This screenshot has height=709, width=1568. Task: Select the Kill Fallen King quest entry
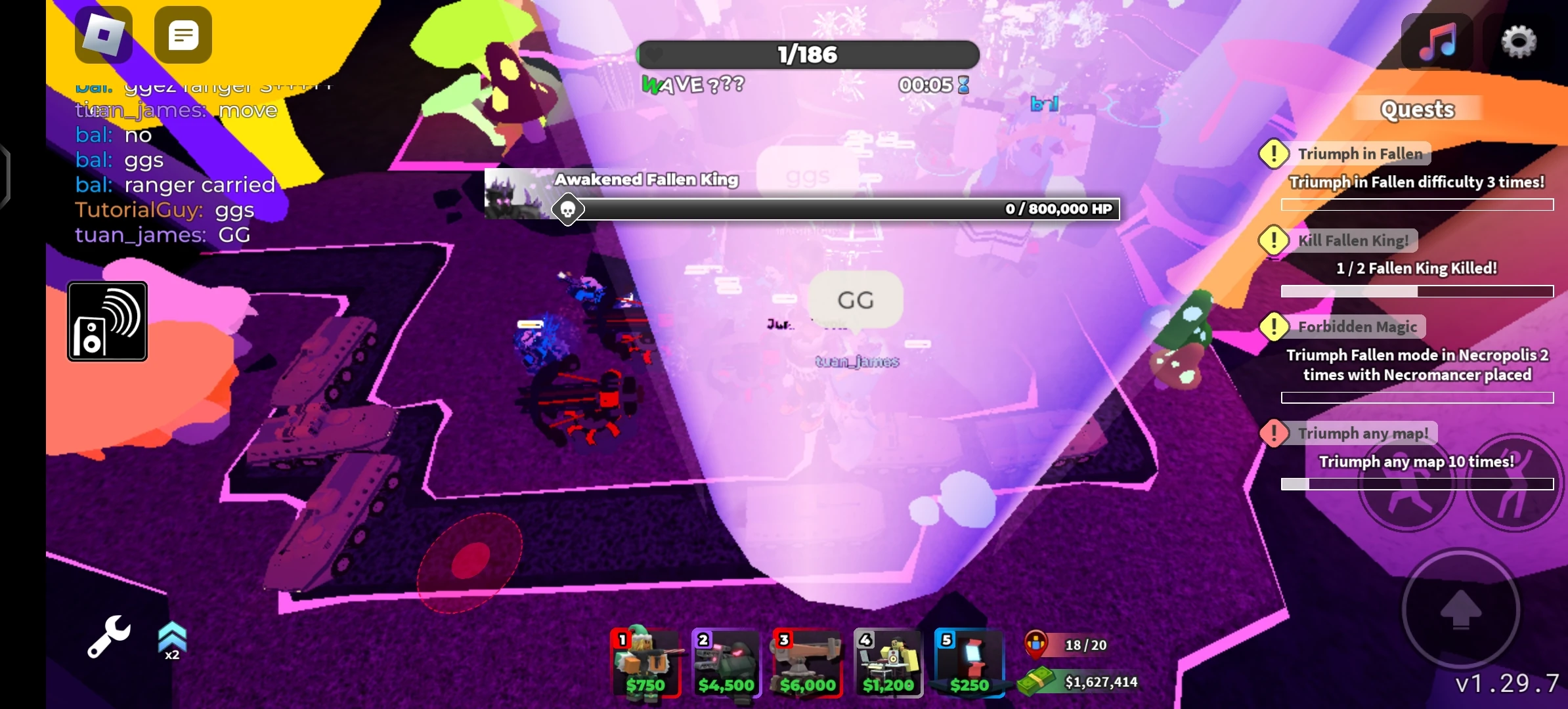pos(1352,240)
